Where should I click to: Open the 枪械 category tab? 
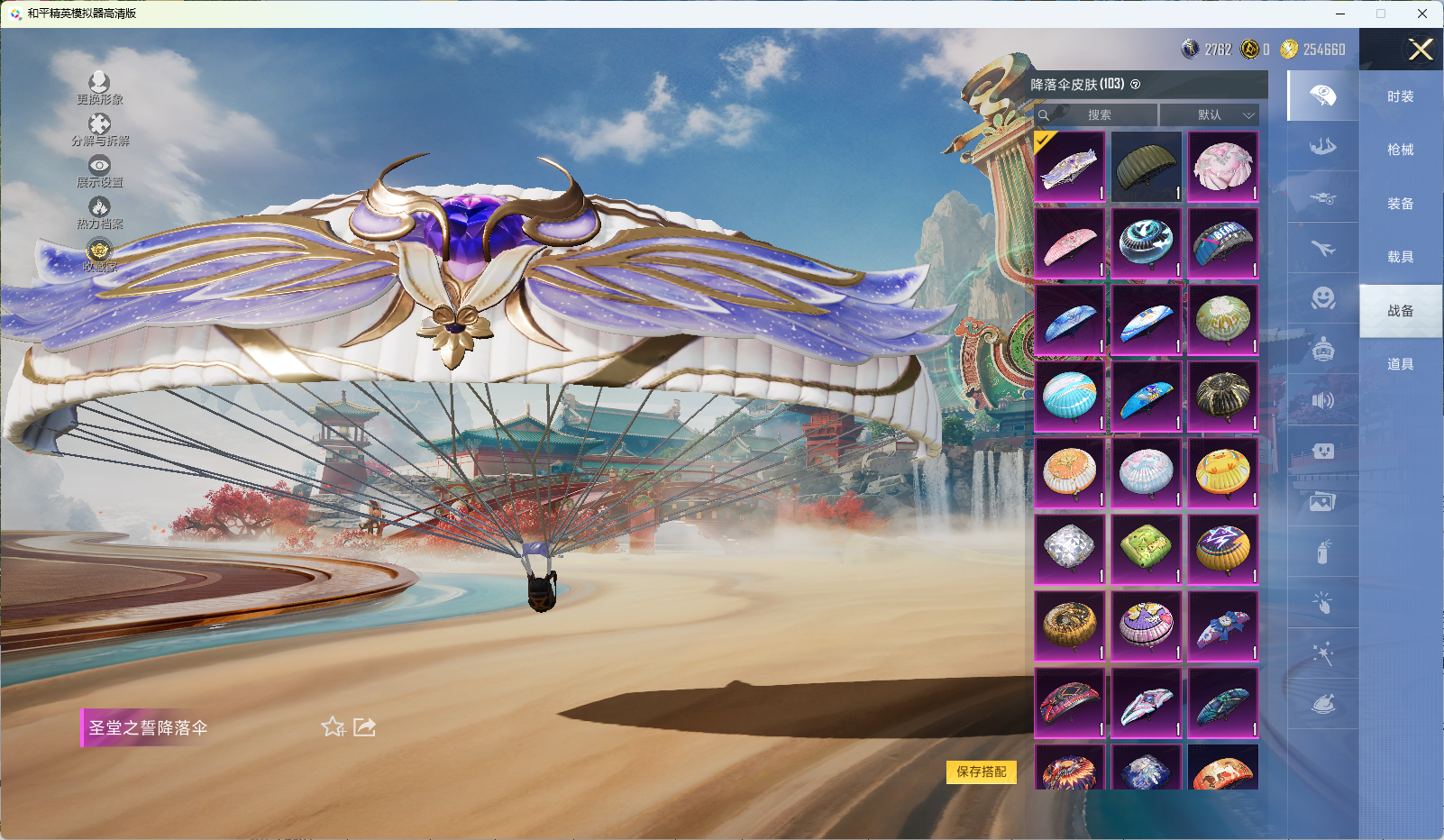(x=1400, y=150)
